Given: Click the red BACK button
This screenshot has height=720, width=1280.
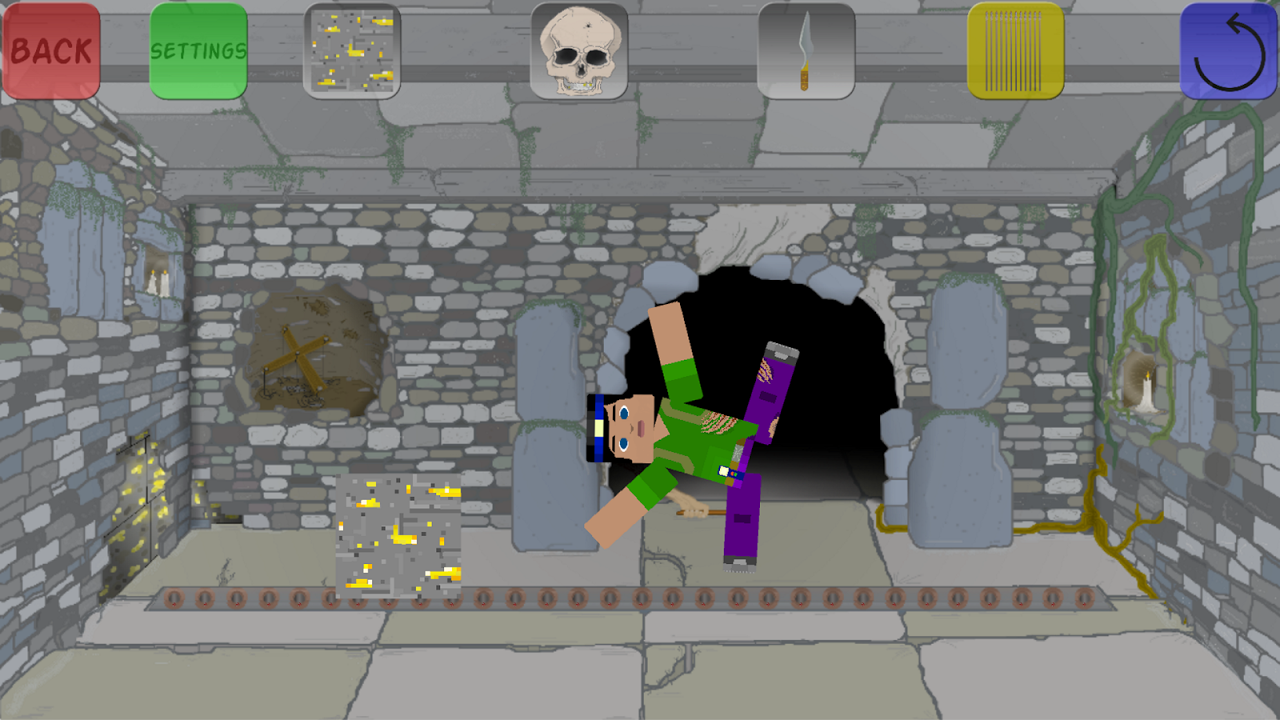Looking at the screenshot, I should 51,50.
